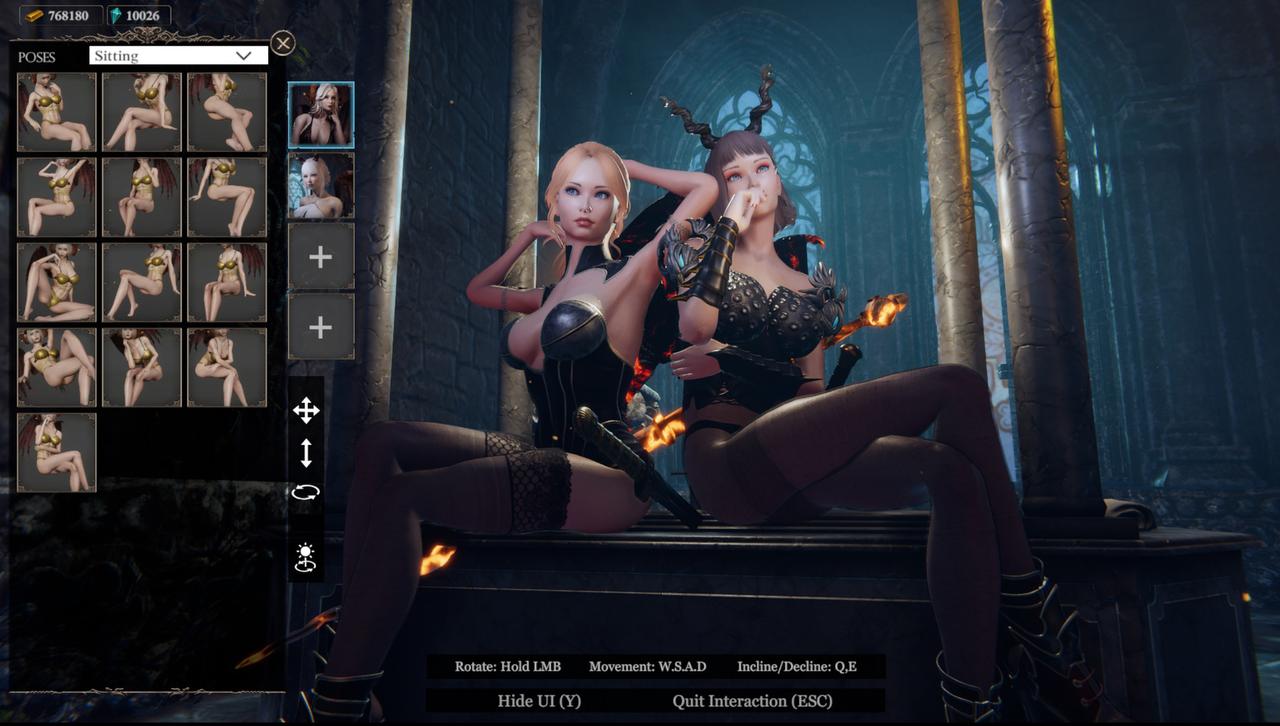The width and height of the screenshot is (1280, 726).
Task: Select the second character portrait slot
Action: [x=320, y=184]
